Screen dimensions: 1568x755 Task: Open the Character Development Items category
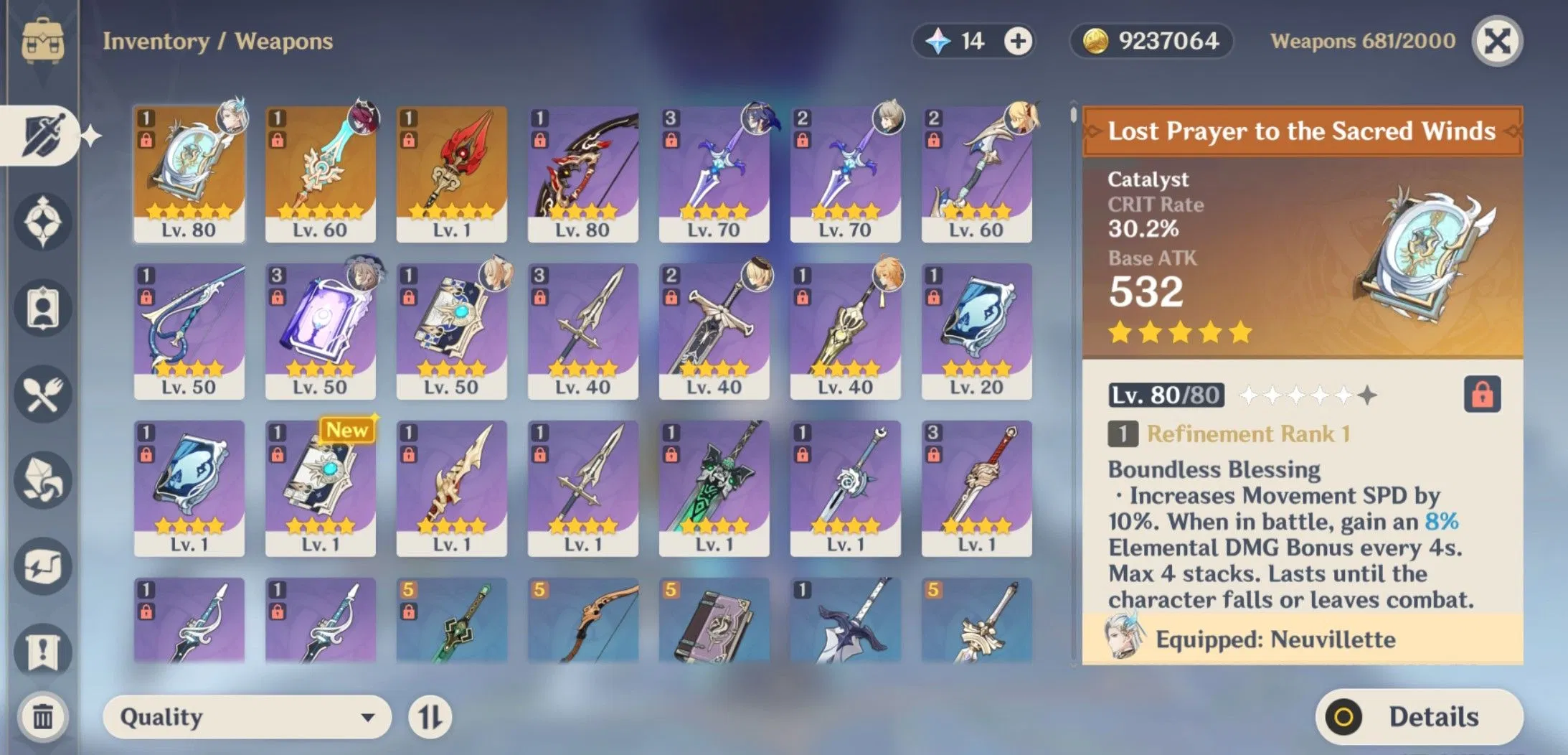43,309
